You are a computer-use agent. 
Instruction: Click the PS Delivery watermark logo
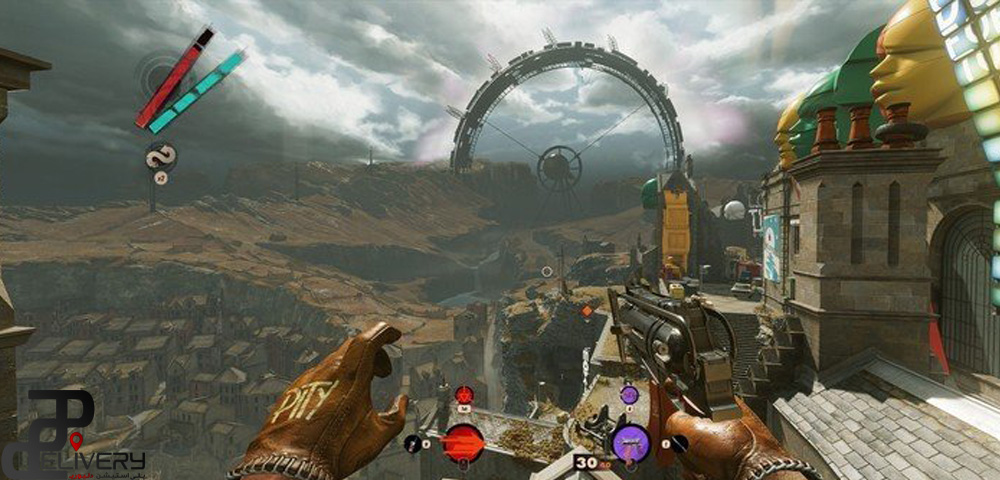point(72,436)
